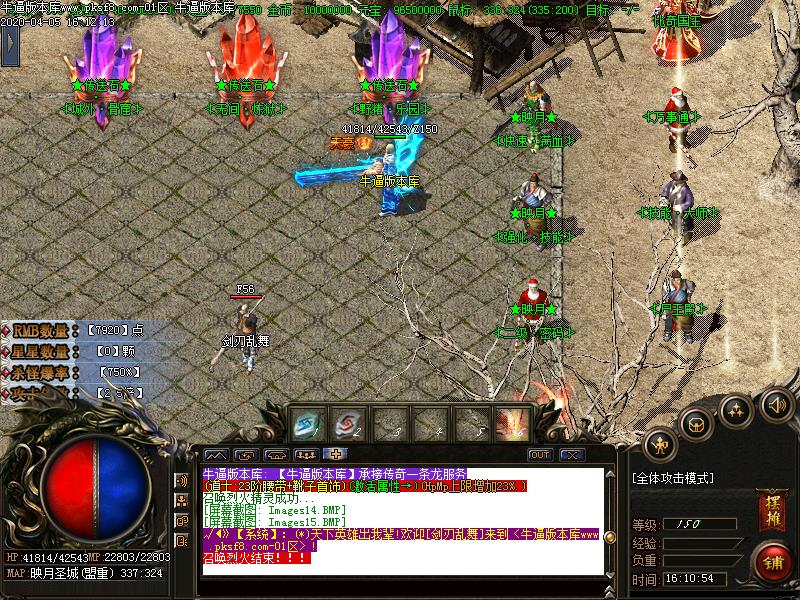Image resolution: width=800 pixels, height=600 pixels.
Task: Open the skills icon with three sparkles
Action: click(x=737, y=410)
